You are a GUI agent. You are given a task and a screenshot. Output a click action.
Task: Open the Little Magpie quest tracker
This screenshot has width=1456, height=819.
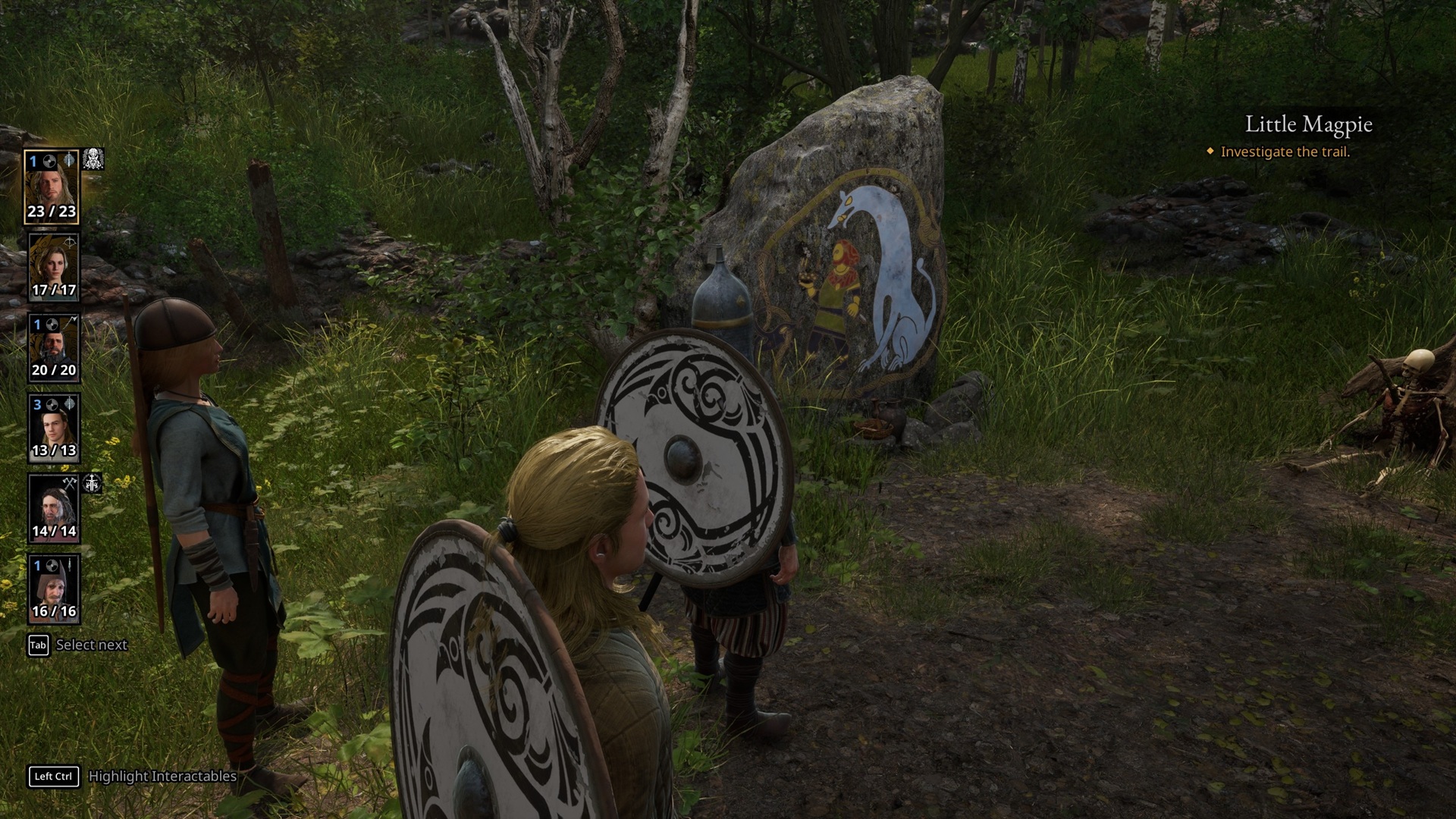(1308, 124)
